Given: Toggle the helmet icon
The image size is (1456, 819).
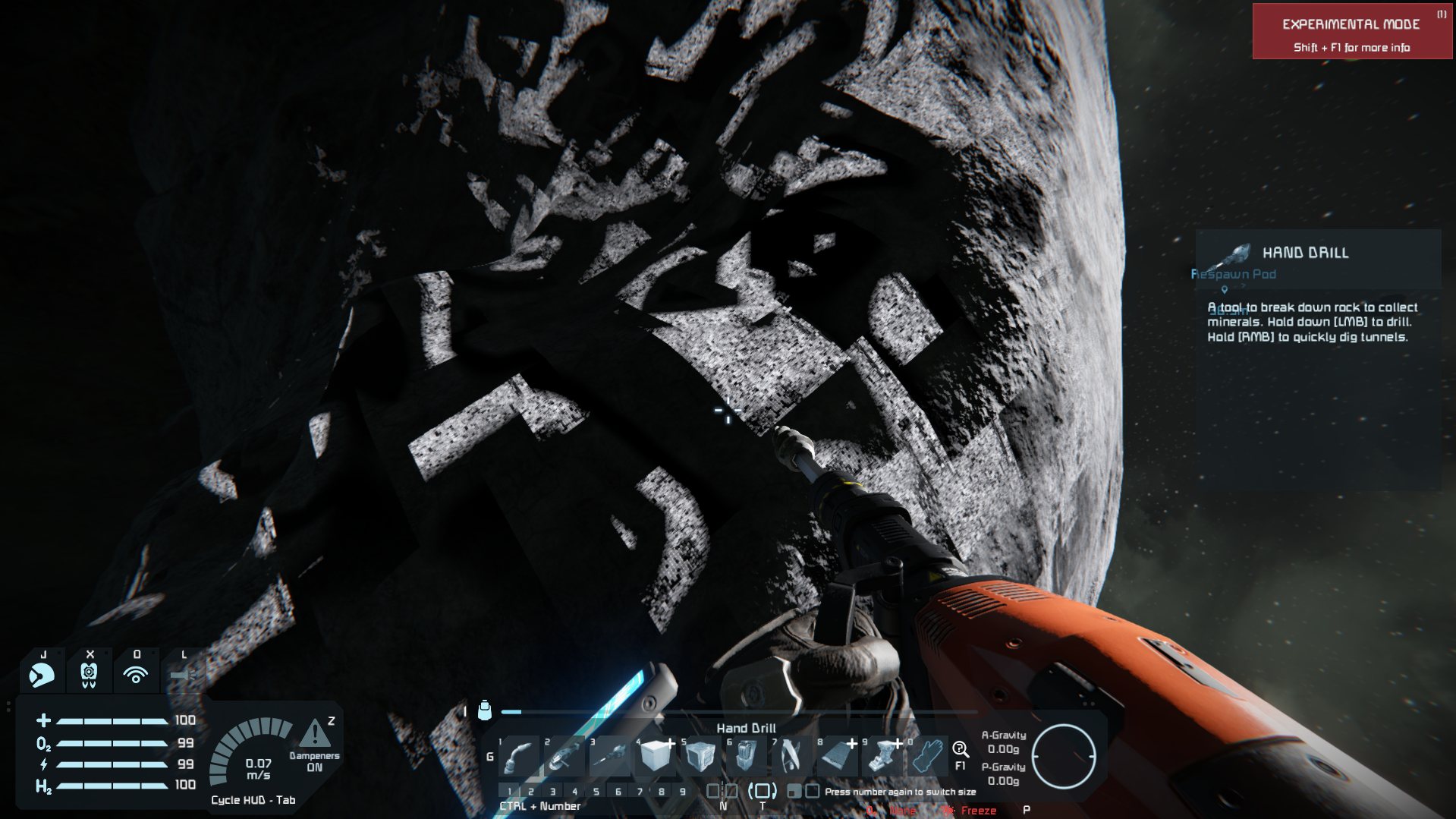Looking at the screenshot, I should pyautogui.click(x=42, y=674).
